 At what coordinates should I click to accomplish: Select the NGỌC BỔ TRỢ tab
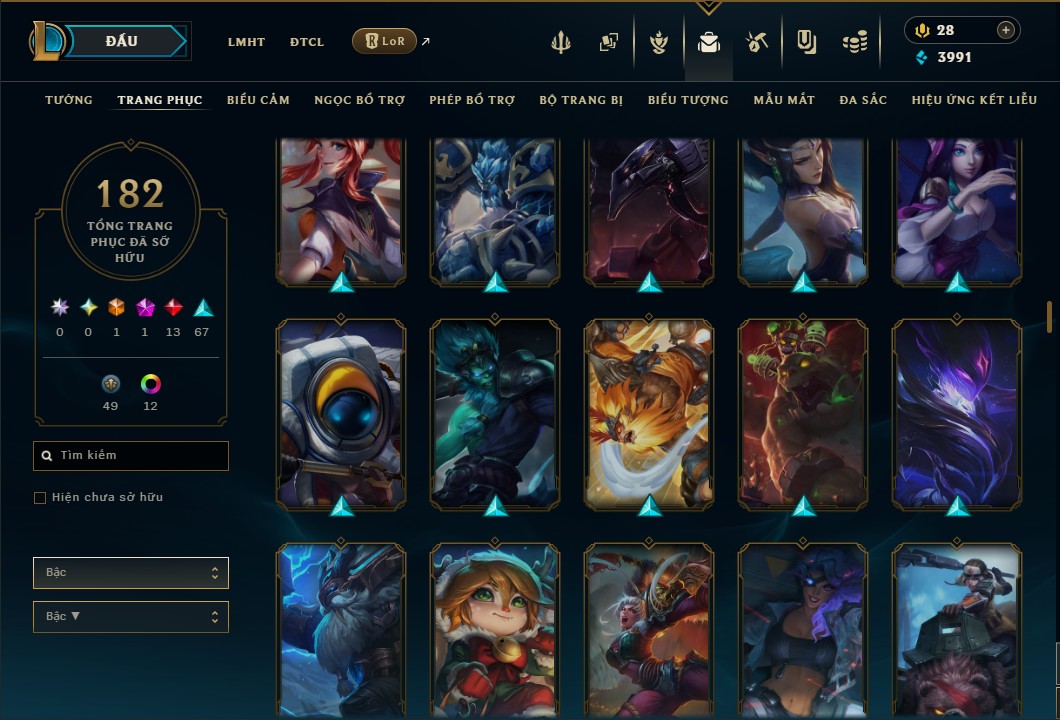359,100
